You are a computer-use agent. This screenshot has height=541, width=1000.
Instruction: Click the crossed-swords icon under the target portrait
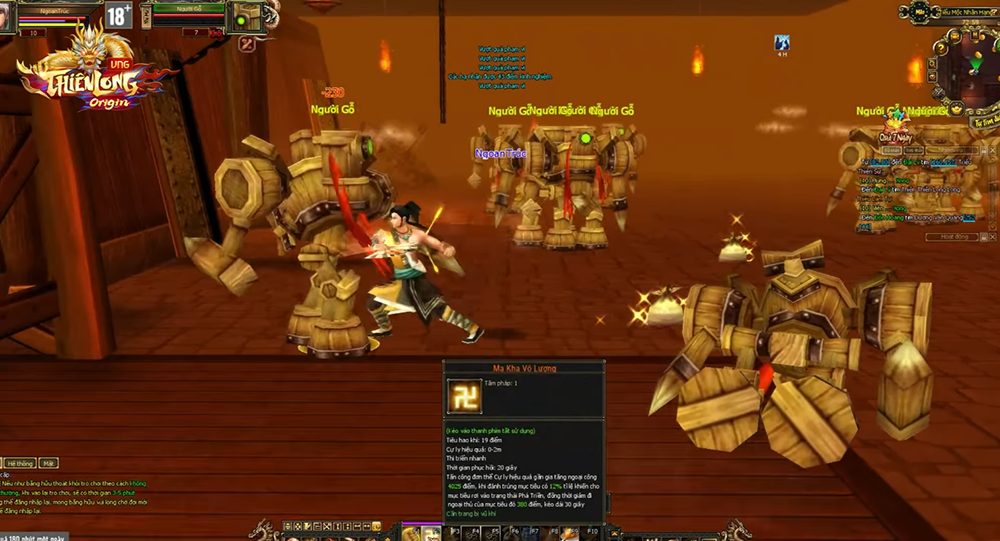tap(246, 43)
